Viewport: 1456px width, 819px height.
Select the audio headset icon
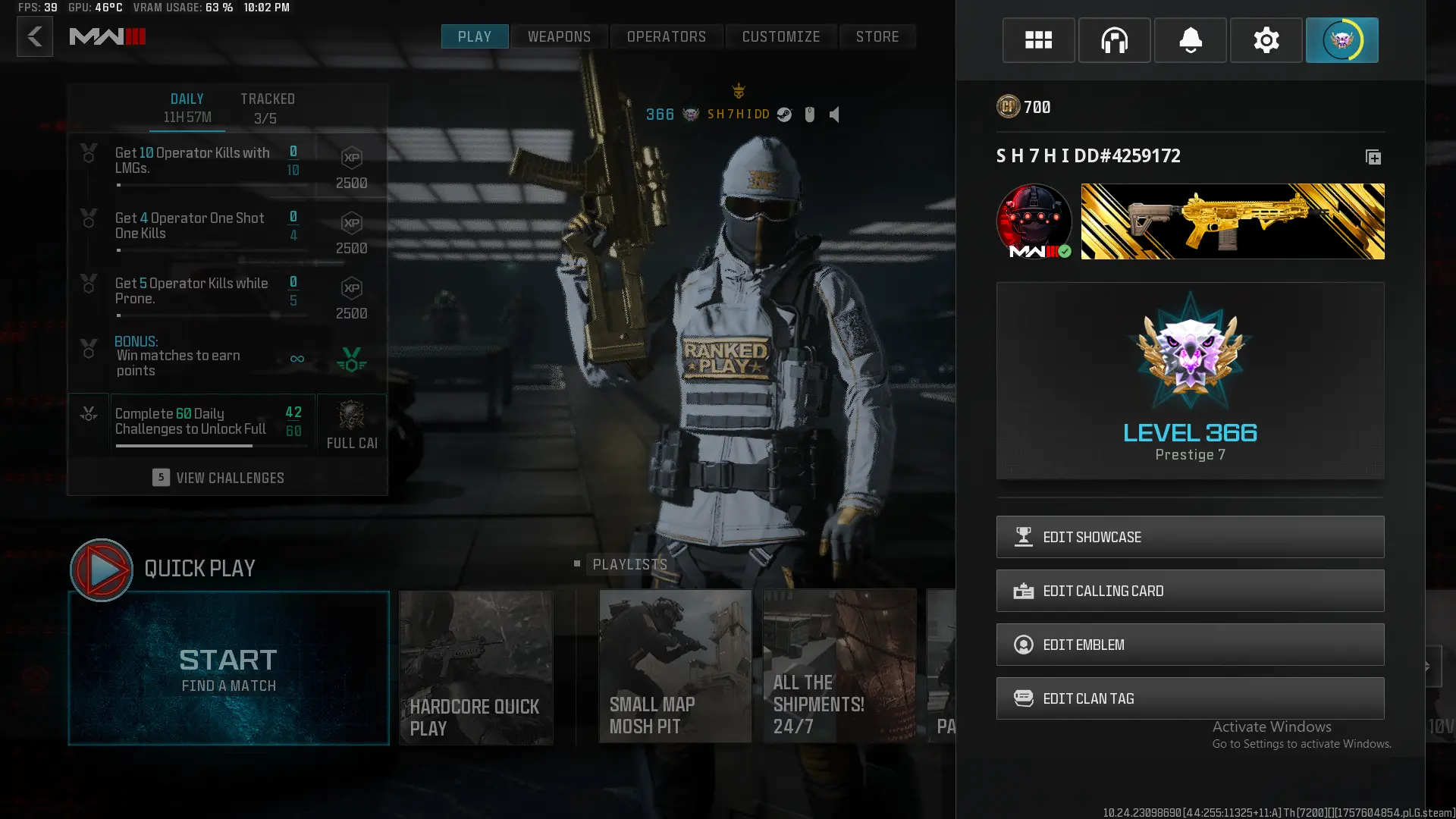coord(1114,40)
